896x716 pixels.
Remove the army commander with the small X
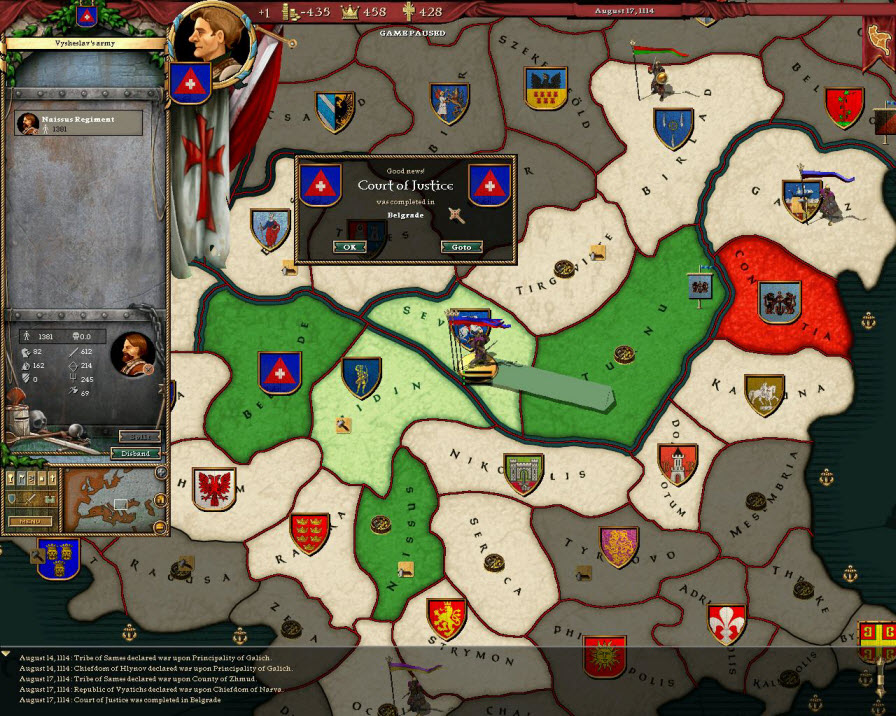[148, 369]
